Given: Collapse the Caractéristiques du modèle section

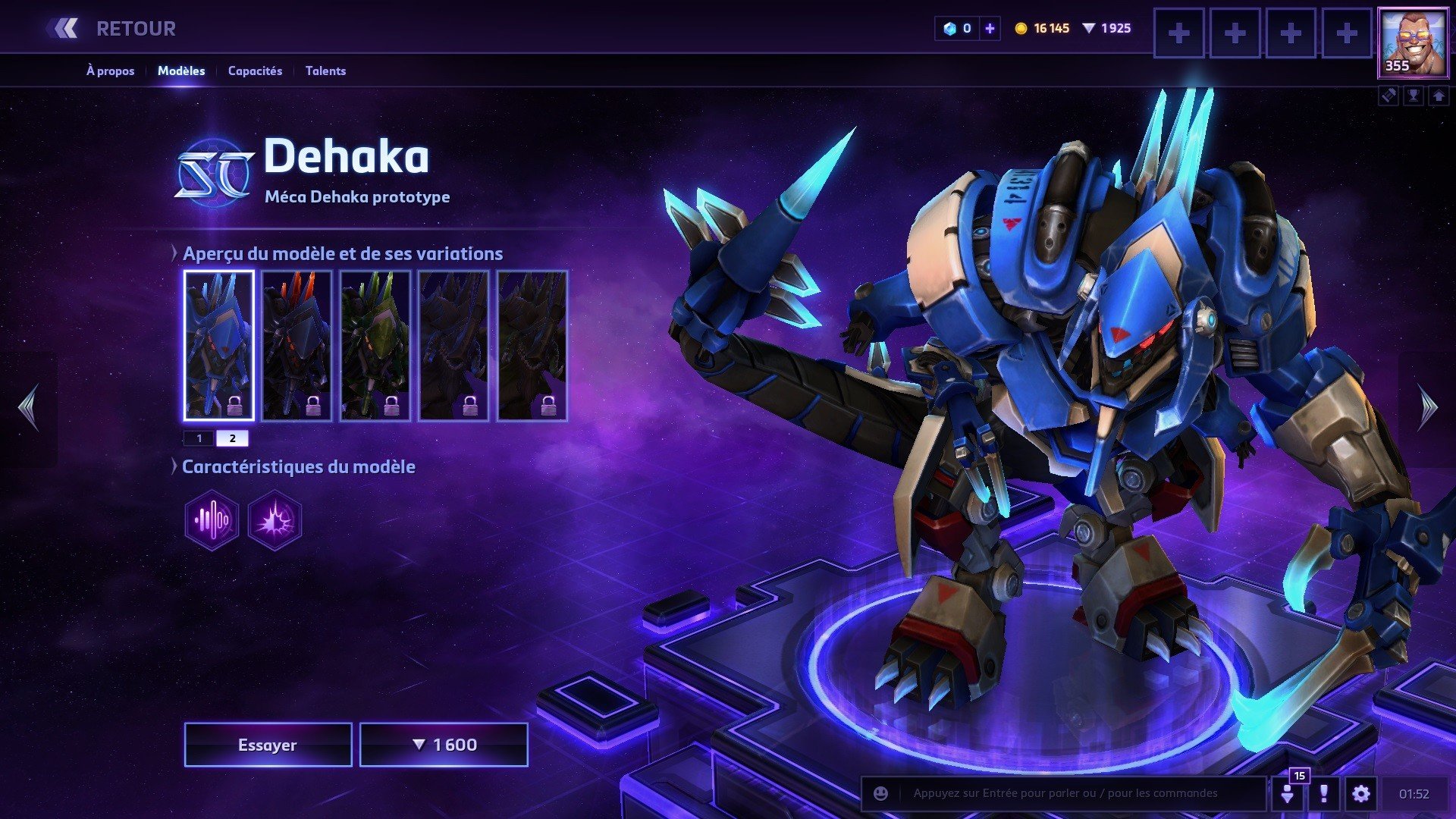Looking at the screenshot, I should 176,467.
